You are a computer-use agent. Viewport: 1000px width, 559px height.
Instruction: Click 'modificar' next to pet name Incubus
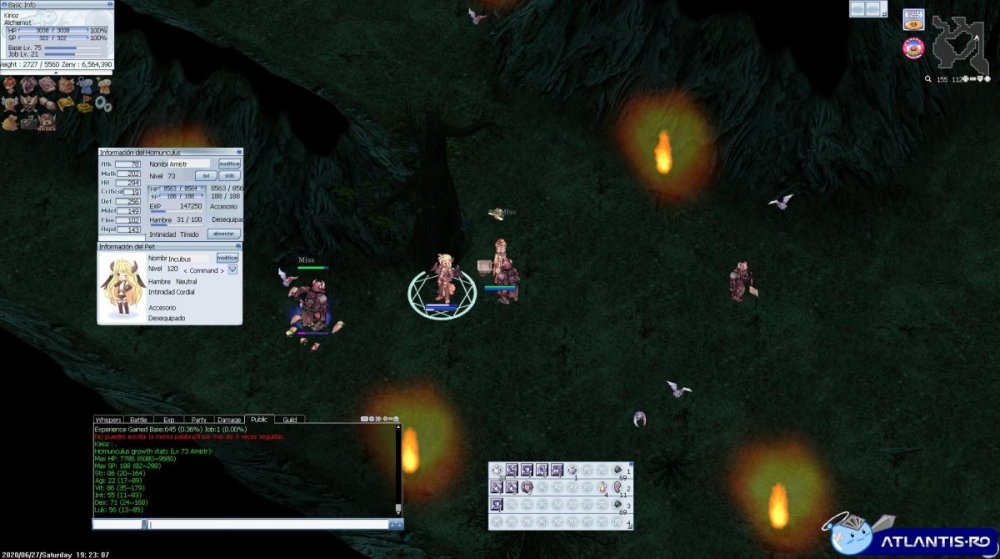[228, 258]
